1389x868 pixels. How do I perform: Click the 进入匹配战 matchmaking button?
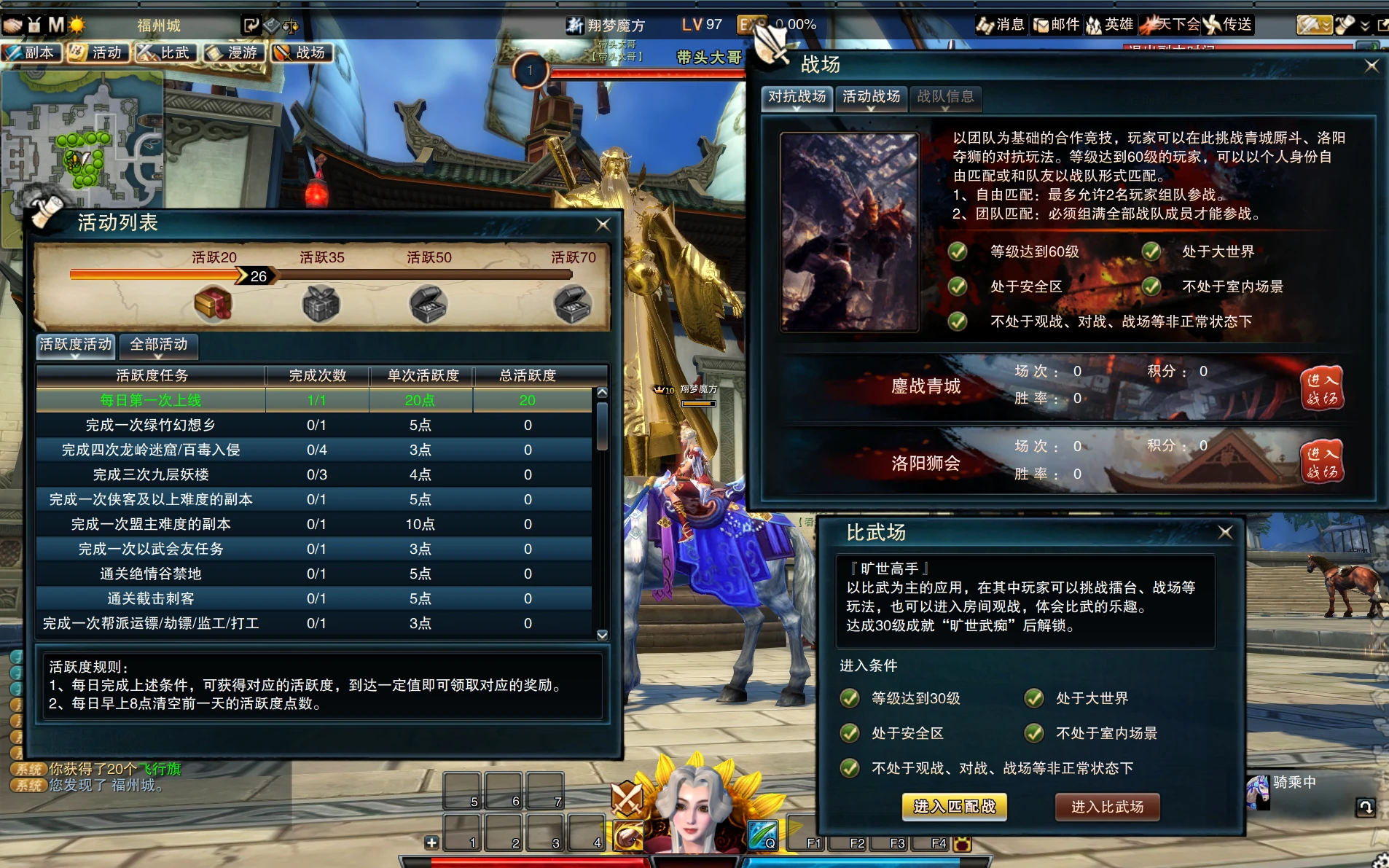(954, 807)
